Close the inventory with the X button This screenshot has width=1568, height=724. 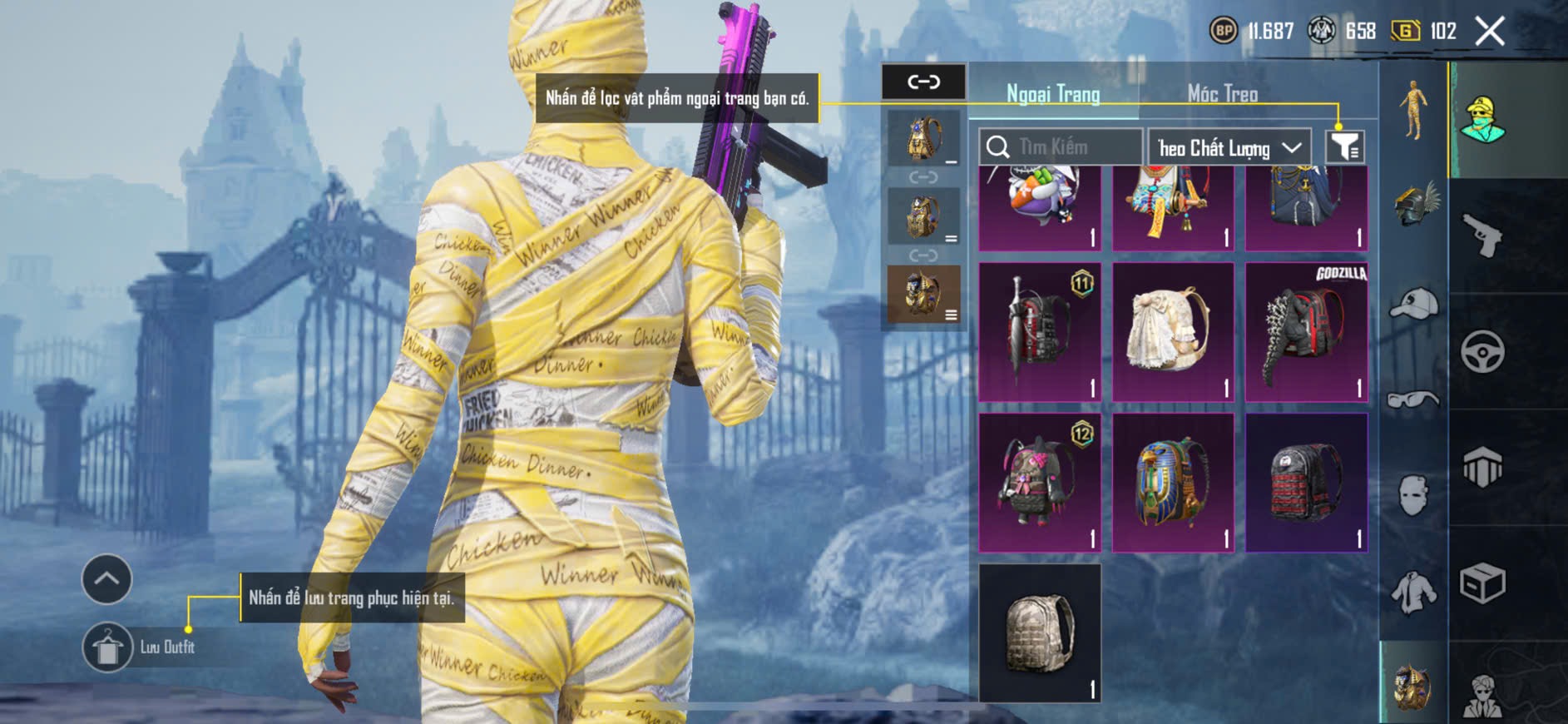1490,32
